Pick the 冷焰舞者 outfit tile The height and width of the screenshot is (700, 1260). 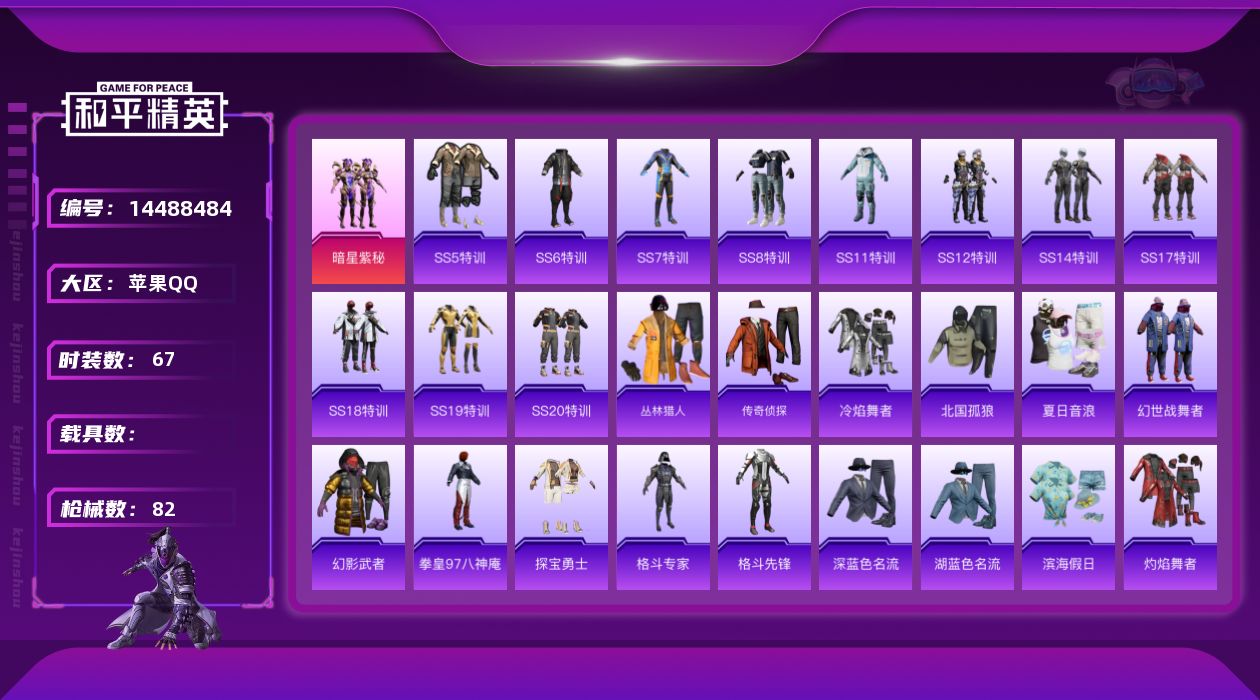(865, 363)
